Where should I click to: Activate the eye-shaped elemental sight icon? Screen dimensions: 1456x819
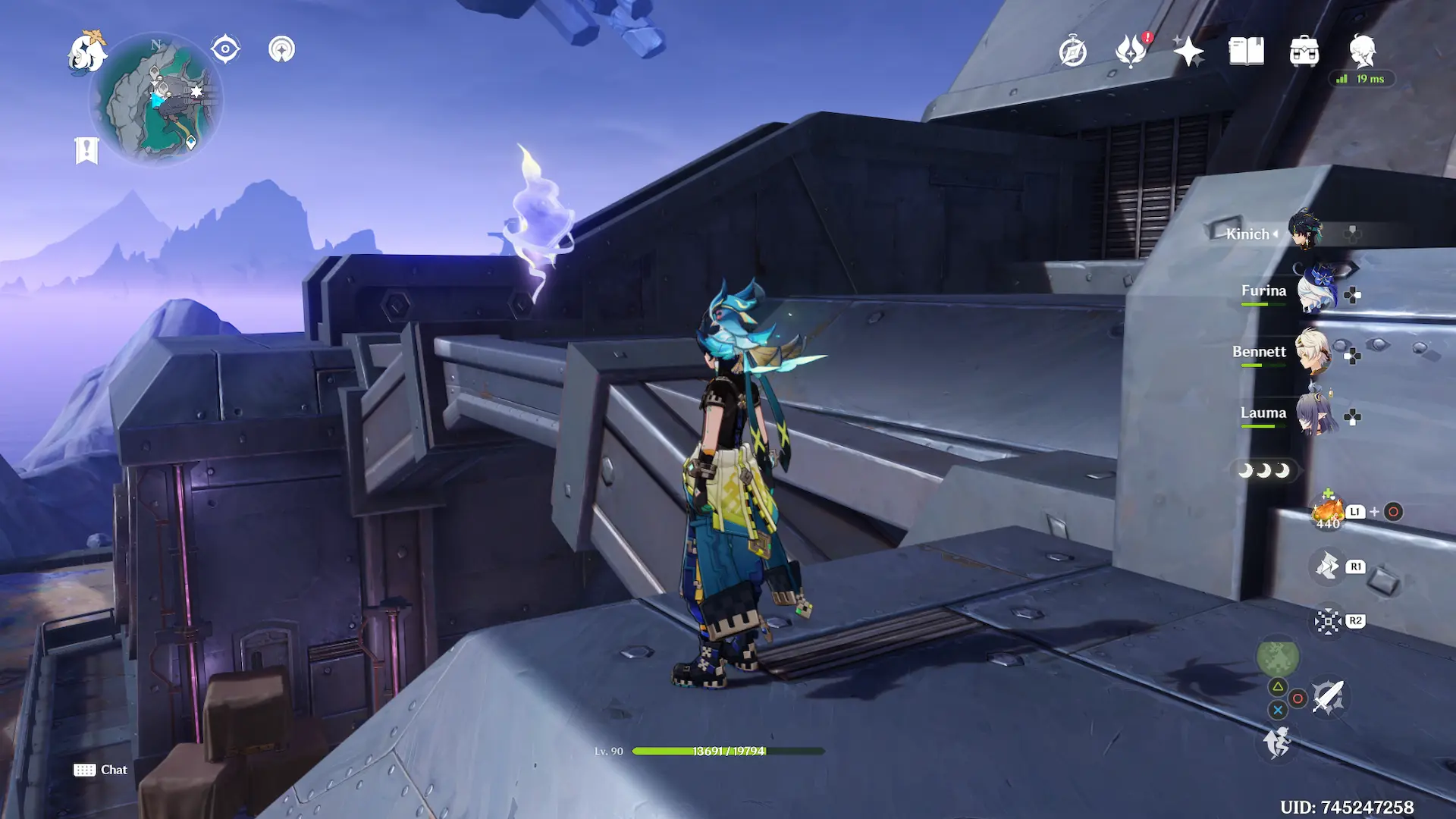(x=225, y=49)
